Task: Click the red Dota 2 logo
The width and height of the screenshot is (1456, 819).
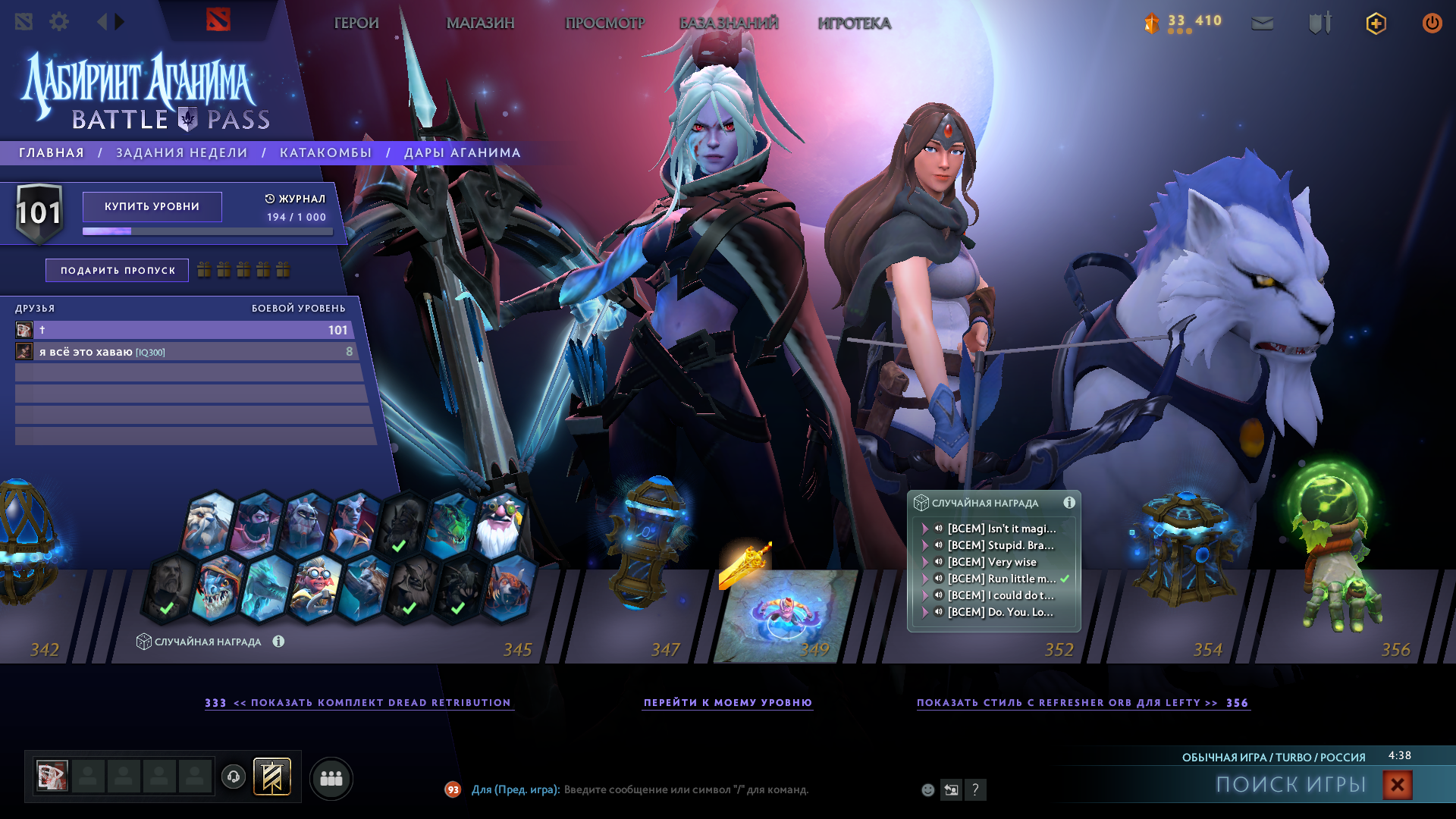Action: pos(218,20)
